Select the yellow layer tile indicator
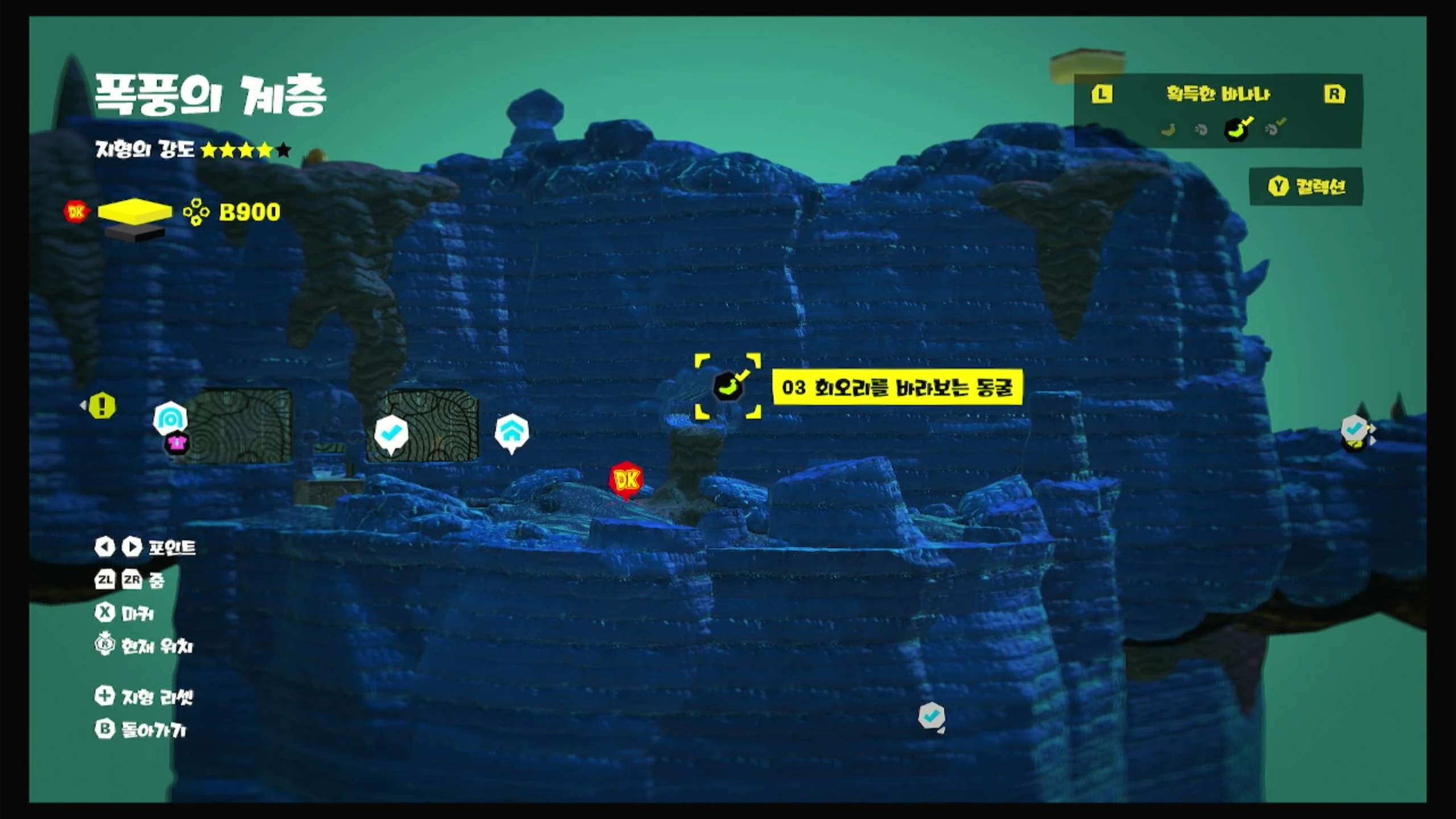1456x819 pixels. pyautogui.click(x=135, y=212)
